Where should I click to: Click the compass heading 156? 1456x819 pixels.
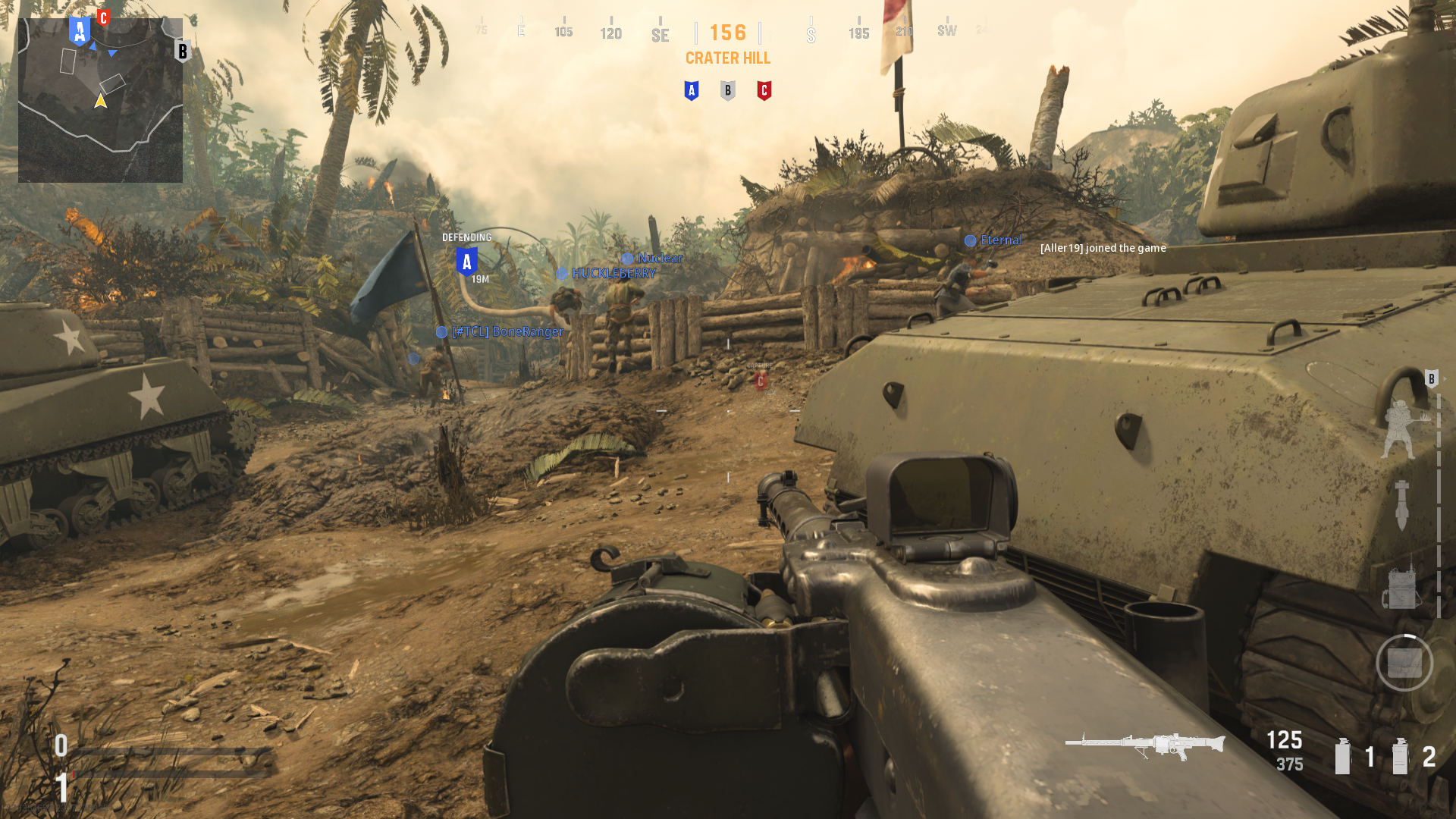728,33
